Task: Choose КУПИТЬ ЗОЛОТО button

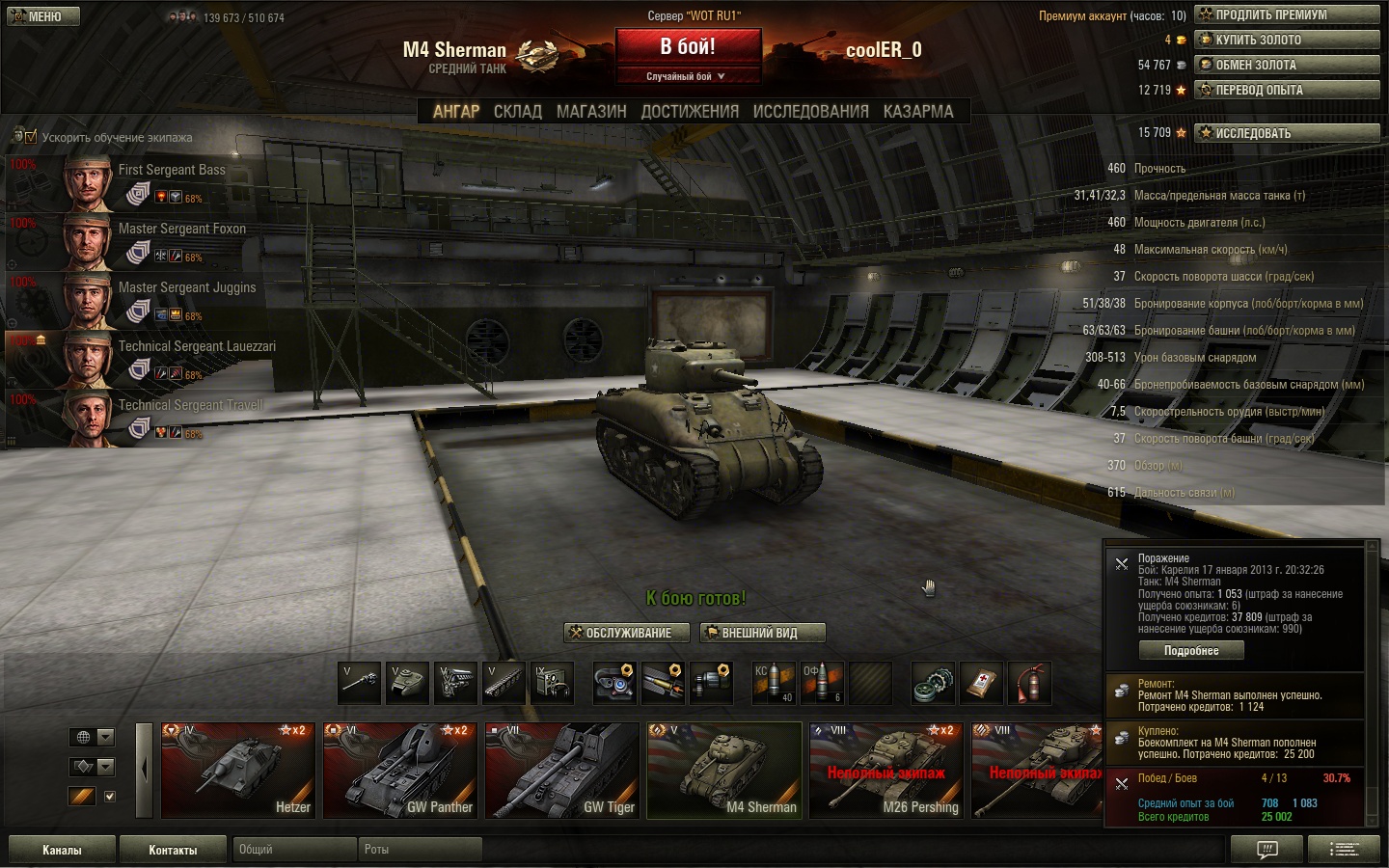Action: pyautogui.click(x=1287, y=40)
